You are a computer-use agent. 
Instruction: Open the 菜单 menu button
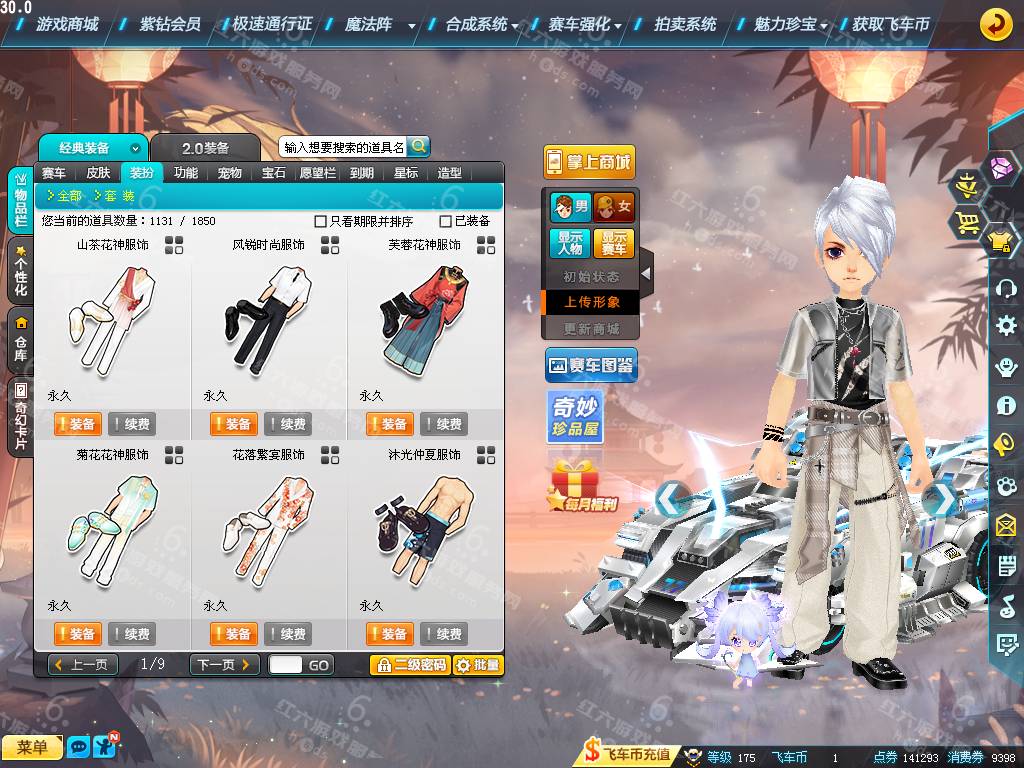(x=32, y=747)
